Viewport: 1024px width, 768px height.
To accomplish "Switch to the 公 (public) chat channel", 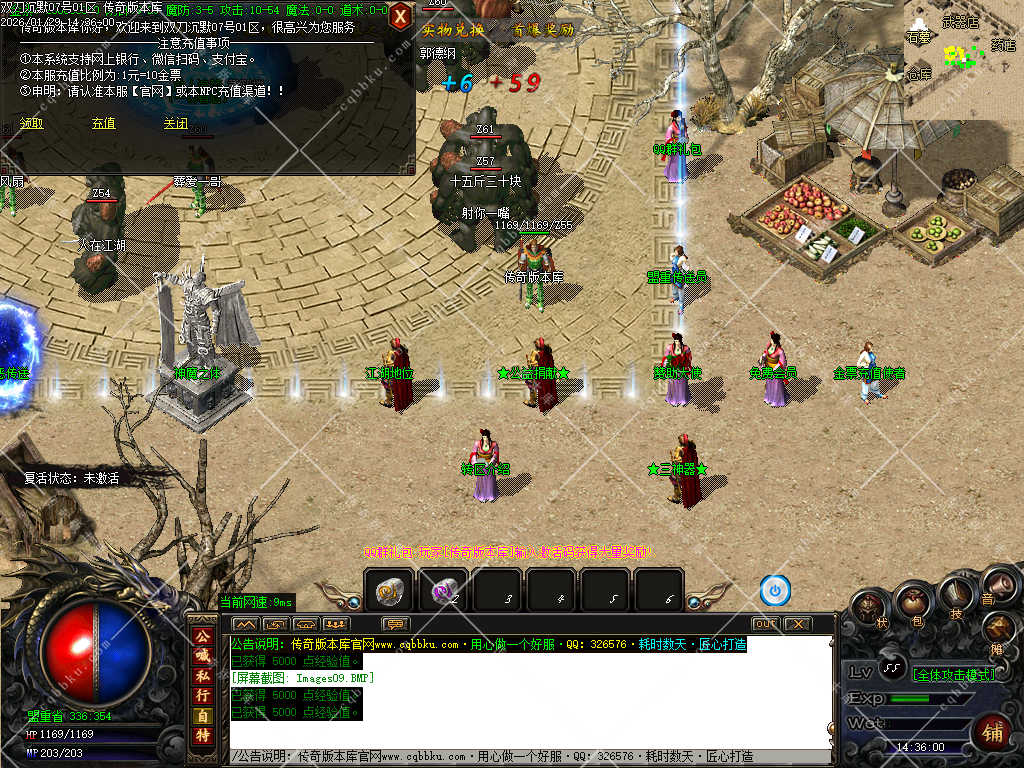I will (x=201, y=636).
